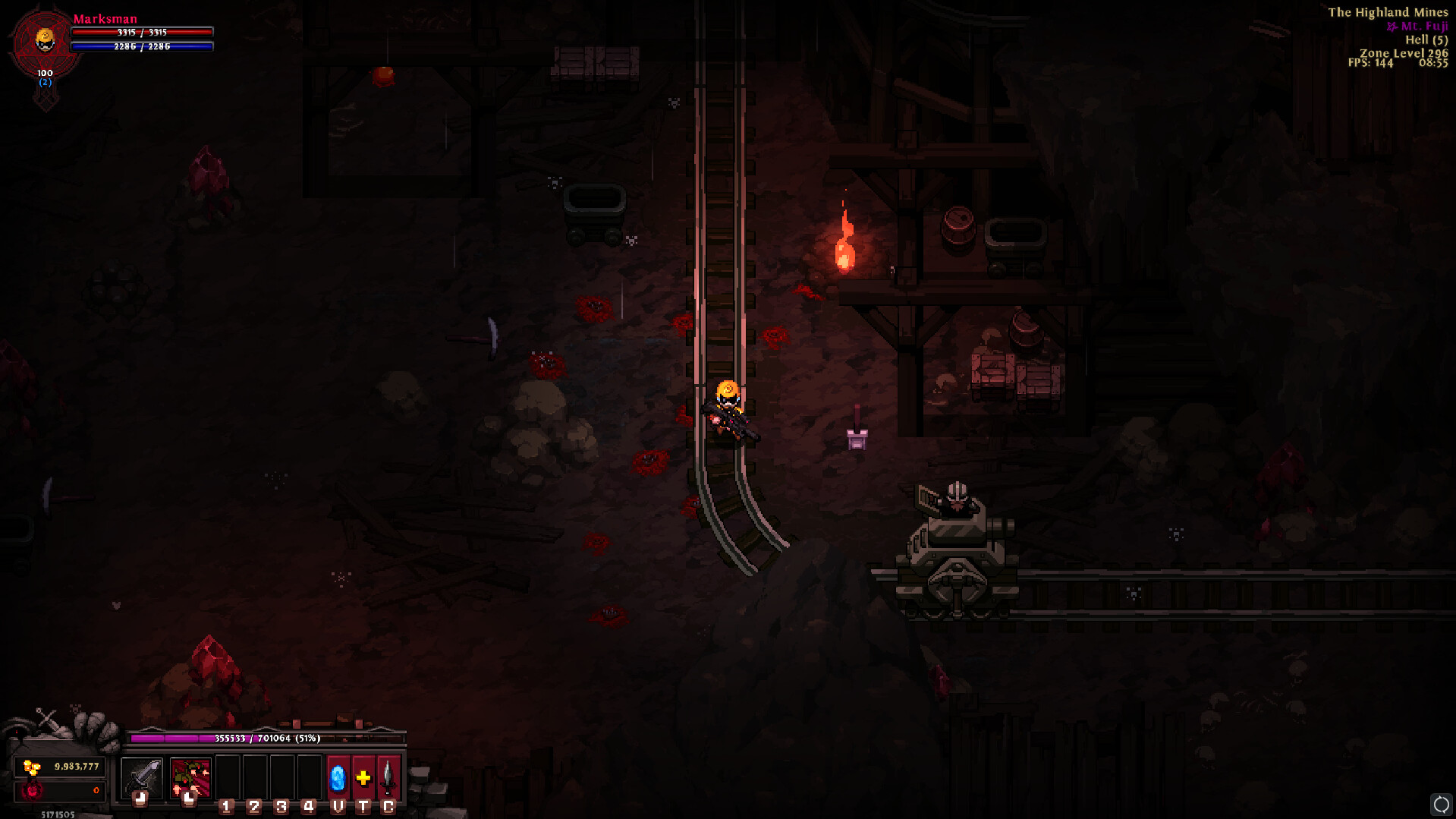Click the circular icon in the bottom-right corner
Screen dimensions: 1456x819
(x=1440, y=802)
